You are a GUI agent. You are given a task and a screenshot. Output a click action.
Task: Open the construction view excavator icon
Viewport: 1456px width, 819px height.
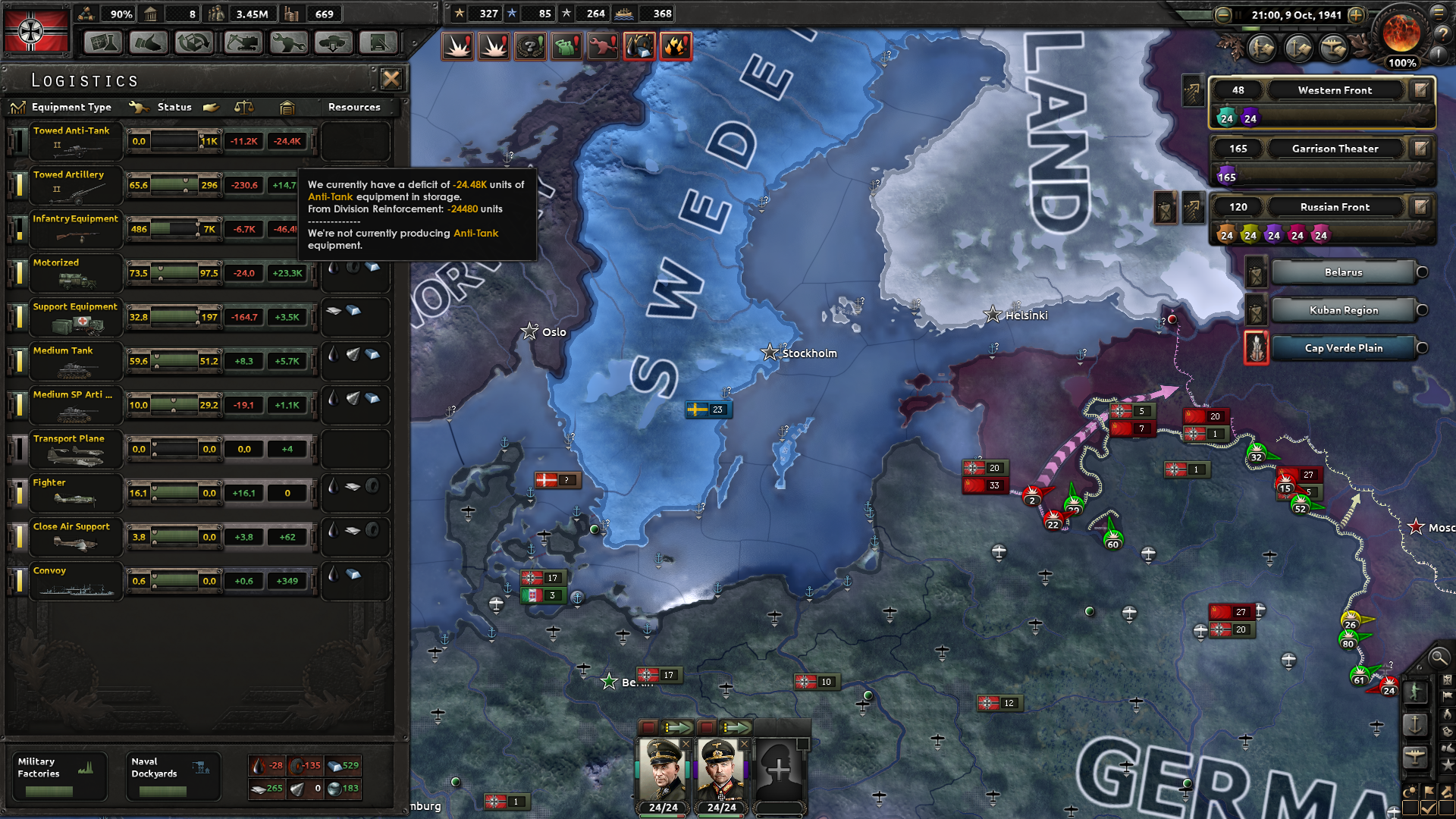click(x=243, y=43)
